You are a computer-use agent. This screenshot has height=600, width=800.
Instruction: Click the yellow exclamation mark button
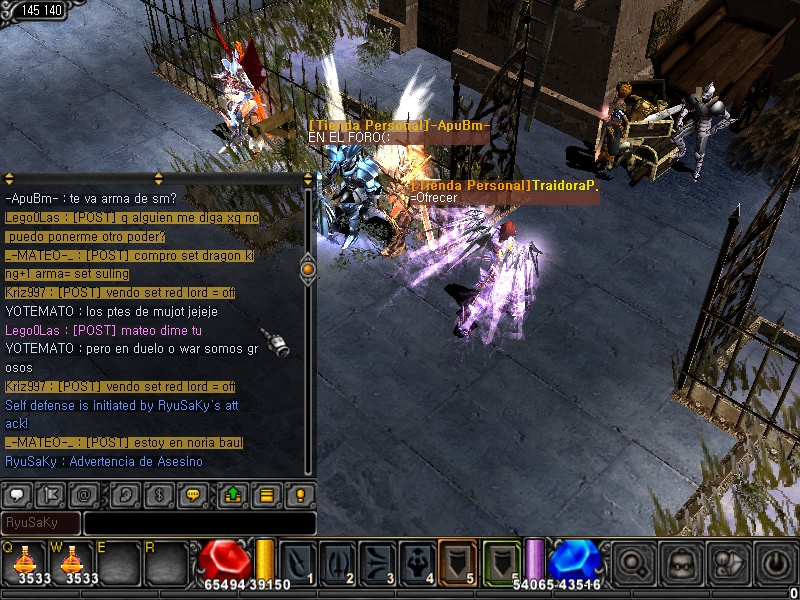[x=299, y=494]
